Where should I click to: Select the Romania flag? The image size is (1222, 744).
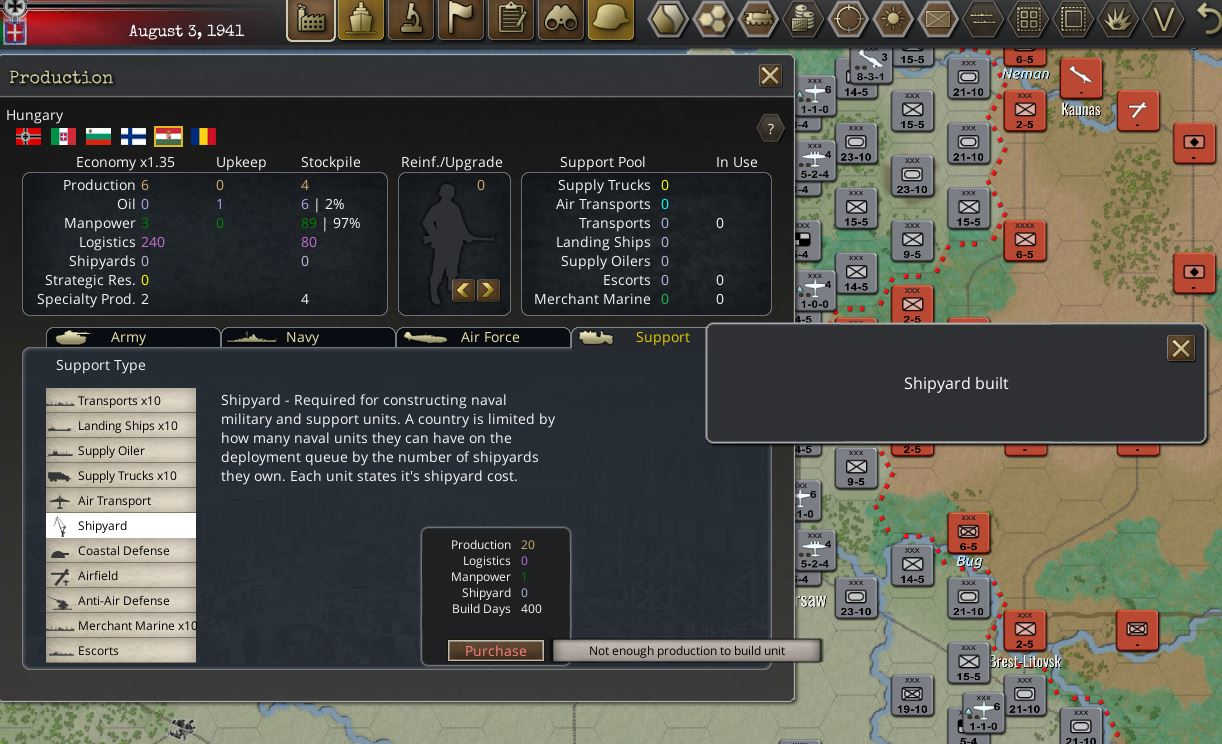pos(203,136)
